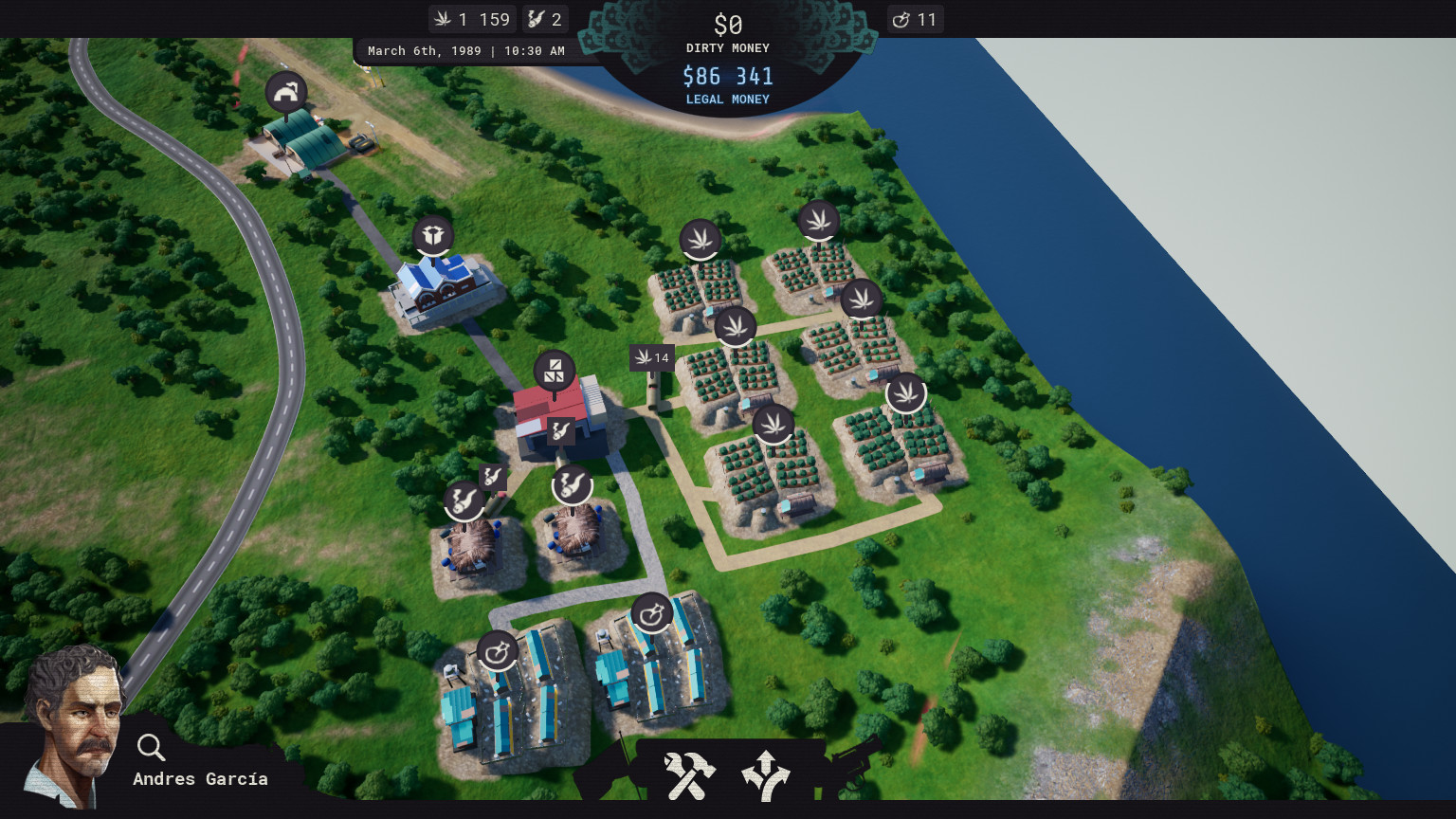Image resolution: width=1456 pixels, height=819 pixels.
Task: Click the storage badge showing 14 cannabis
Action: [x=652, y=357]
